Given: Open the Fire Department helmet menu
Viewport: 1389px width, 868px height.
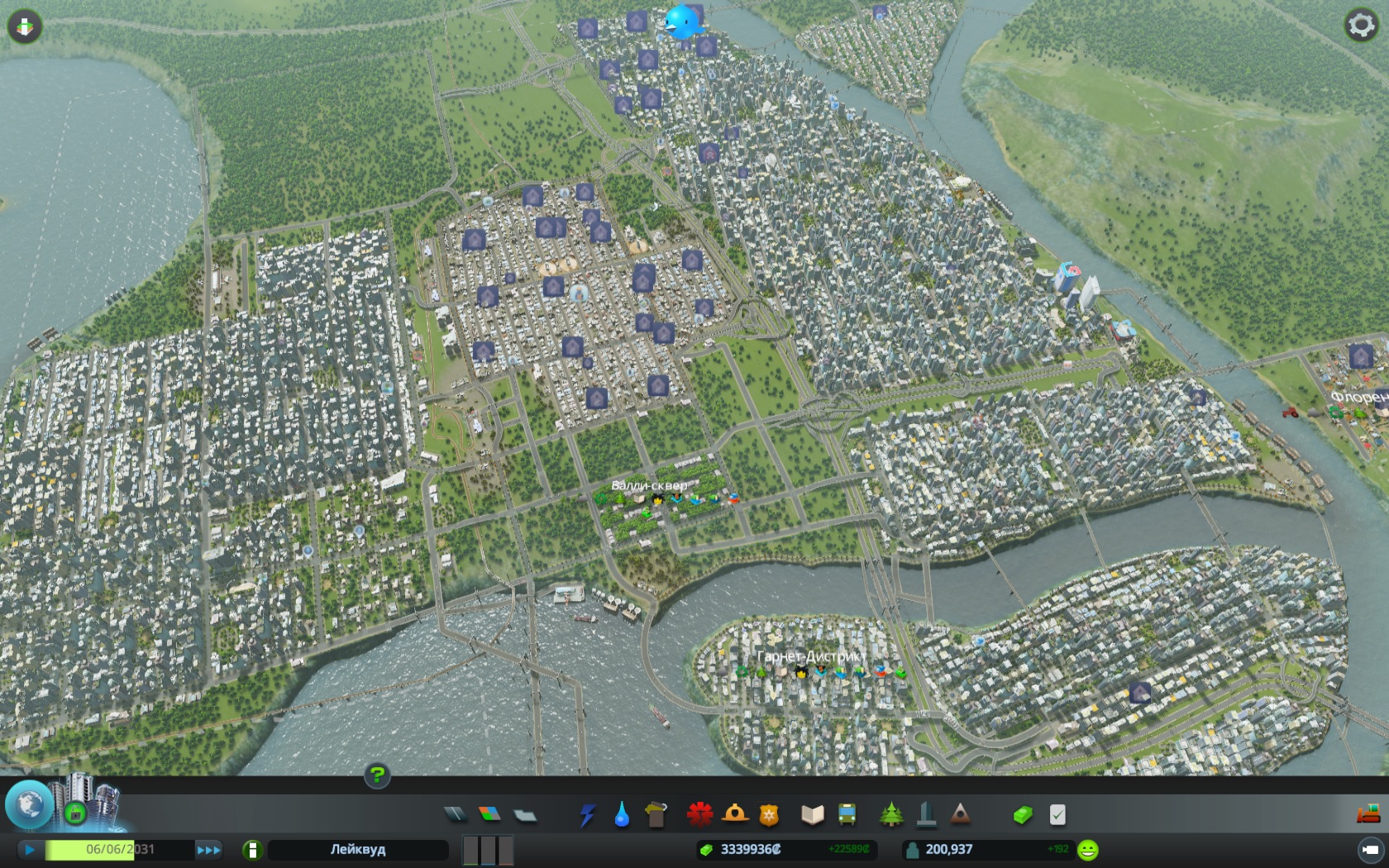Looking at the screenshot, I should click(734, 815).
